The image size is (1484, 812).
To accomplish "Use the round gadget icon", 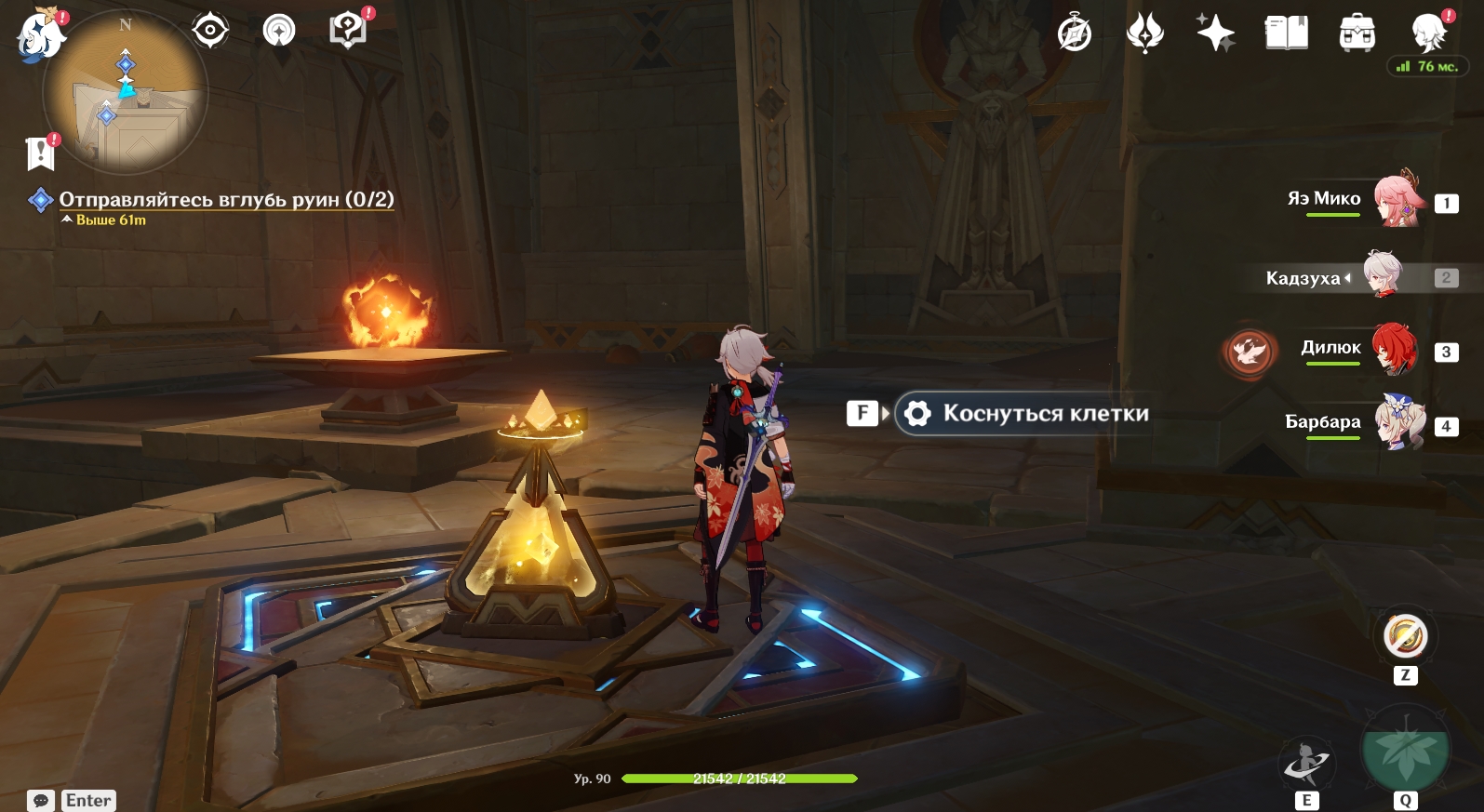I will [x=1405, y=638].
